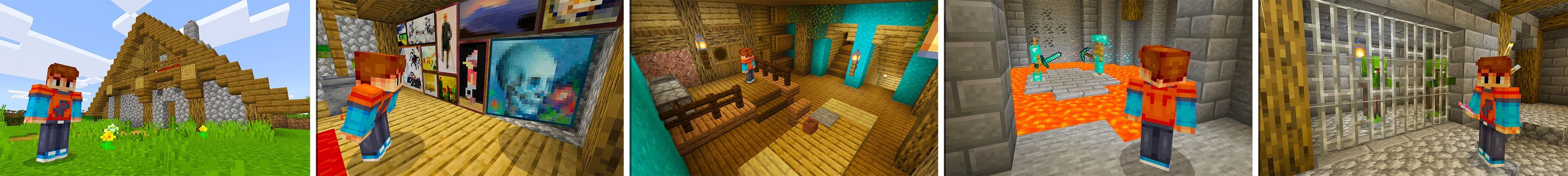This screenshot has width=1568, height=176.
Task: Select the wooden interior room screenshot
Action: (784, 88)
